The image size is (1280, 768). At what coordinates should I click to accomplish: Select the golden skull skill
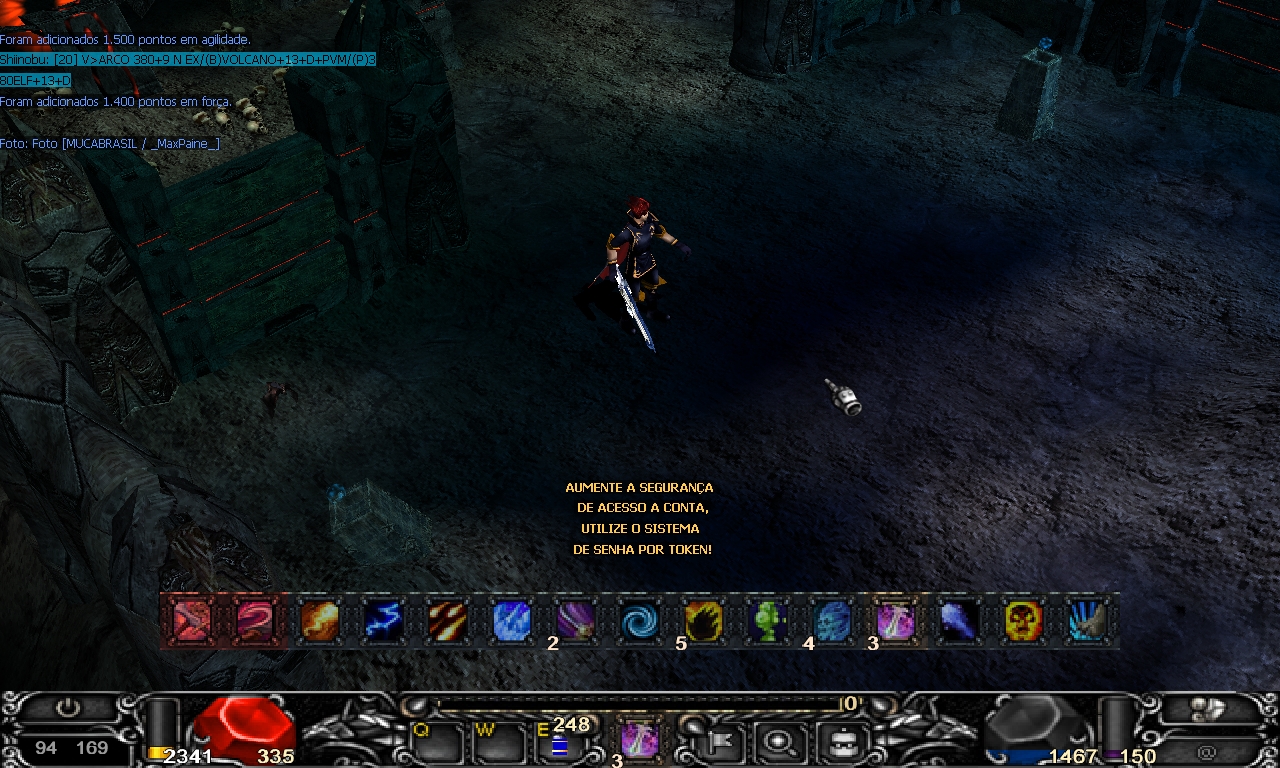click(x=1023, y=621)
